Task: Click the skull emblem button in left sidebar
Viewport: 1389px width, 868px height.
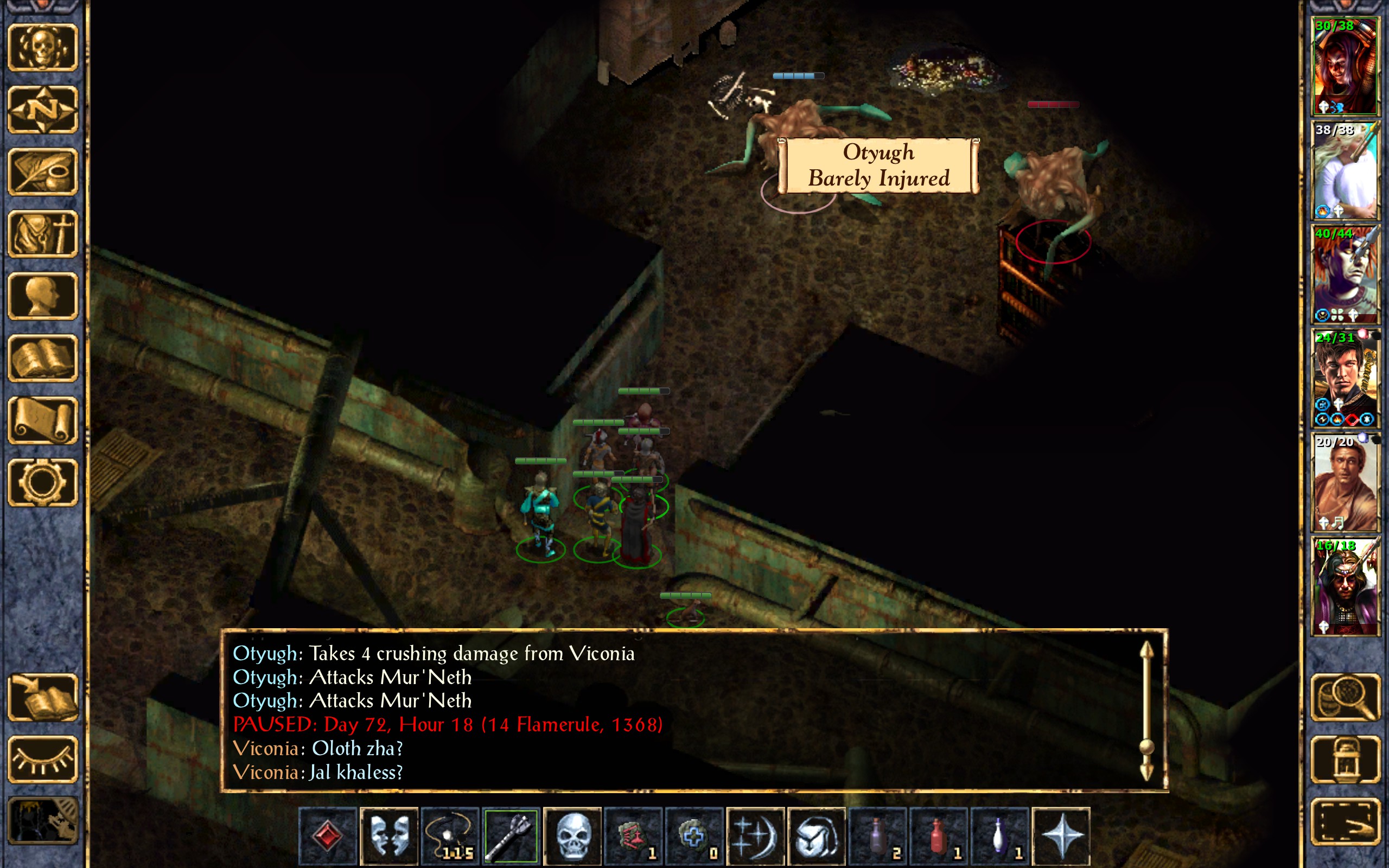Action: (x=42, y=48)
